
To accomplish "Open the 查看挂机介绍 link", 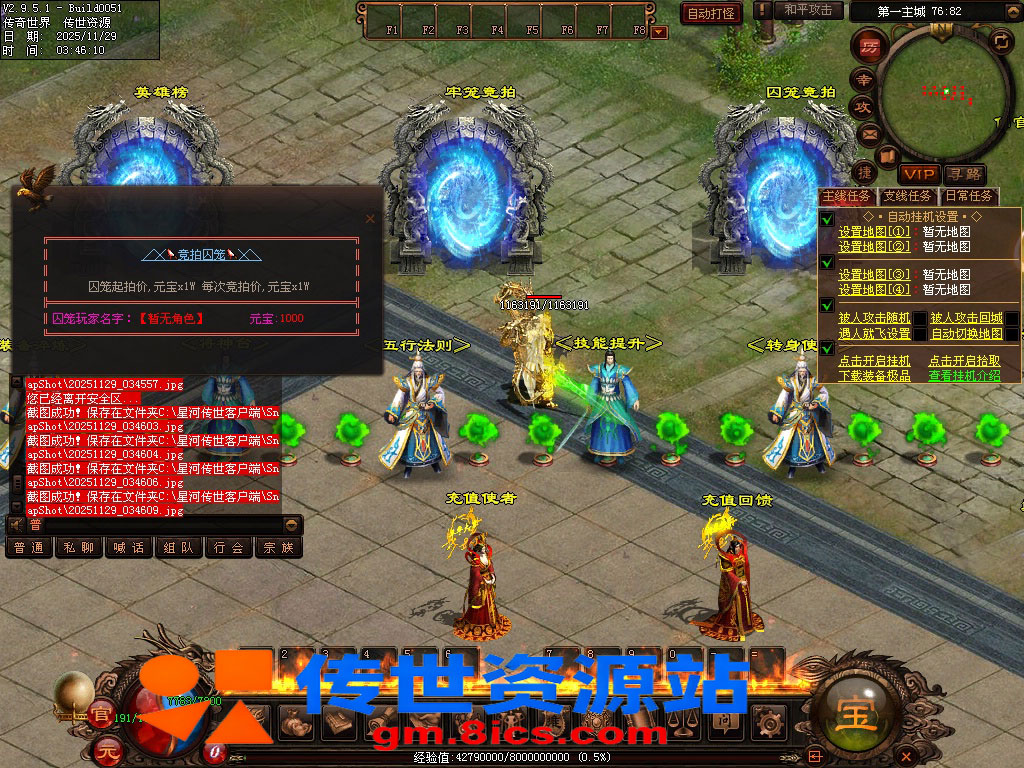I will (964, 376).
